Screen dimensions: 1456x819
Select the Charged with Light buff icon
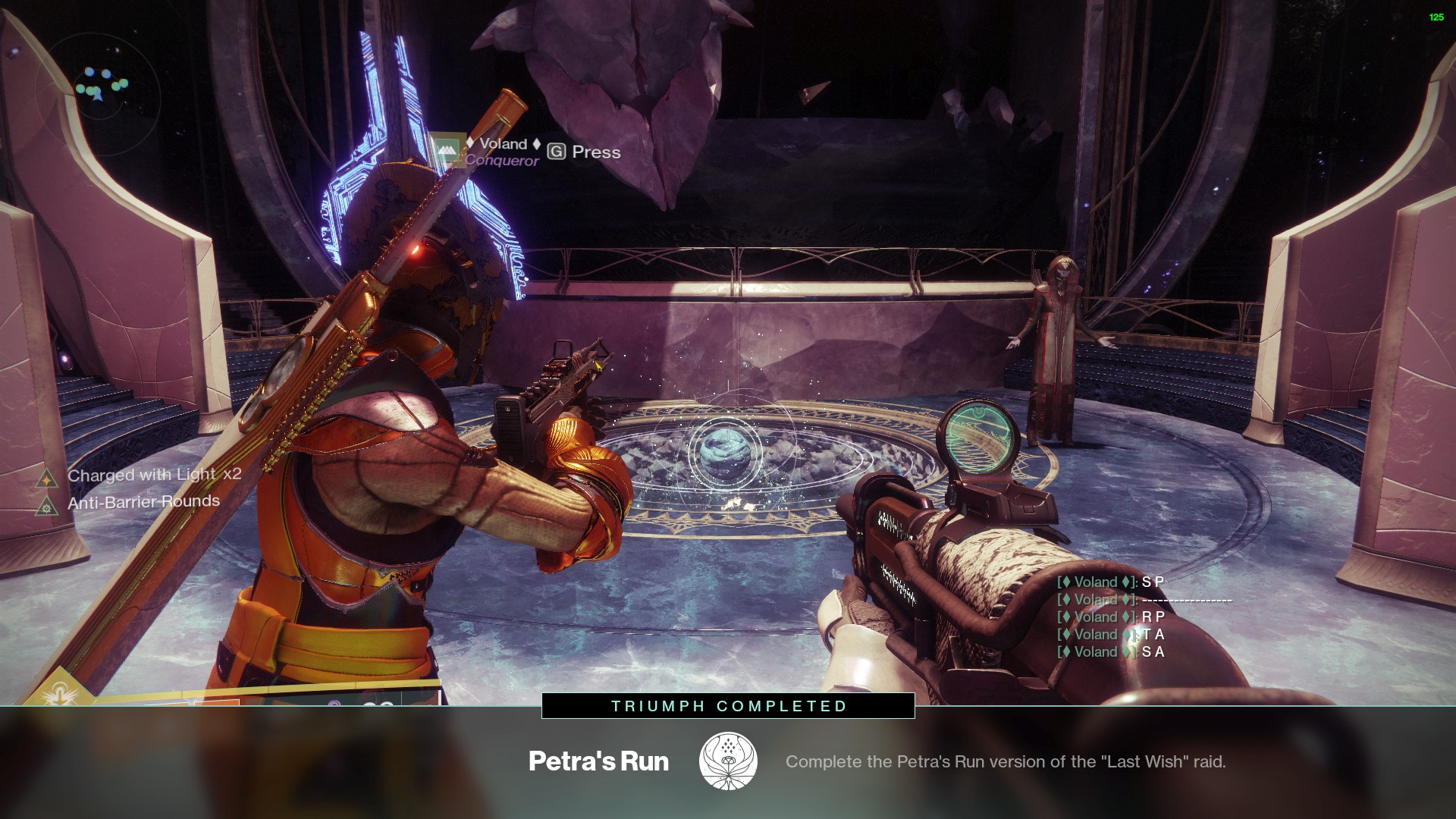pos(47,478)
